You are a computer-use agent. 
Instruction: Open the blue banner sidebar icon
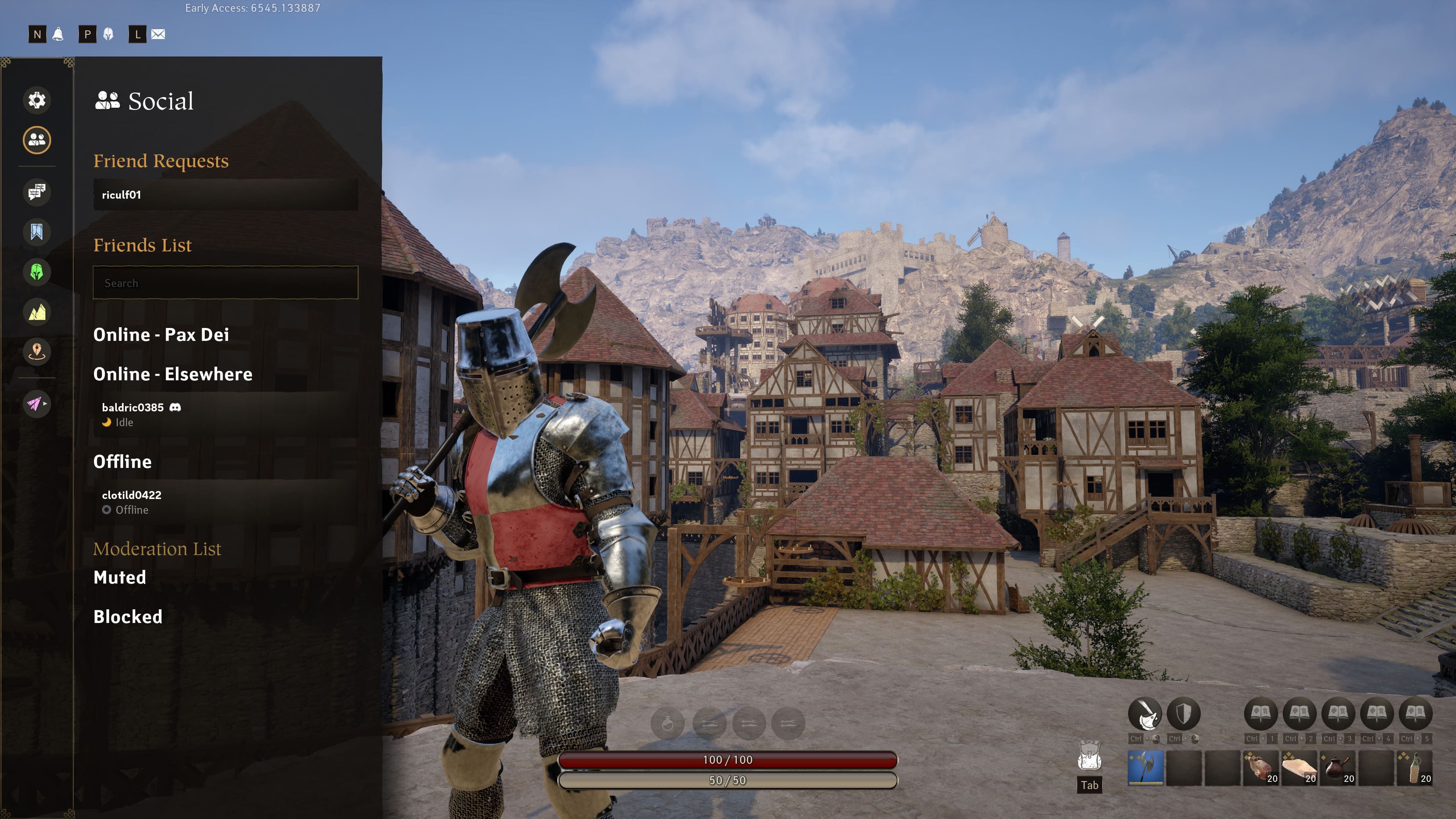pos(37,232)
